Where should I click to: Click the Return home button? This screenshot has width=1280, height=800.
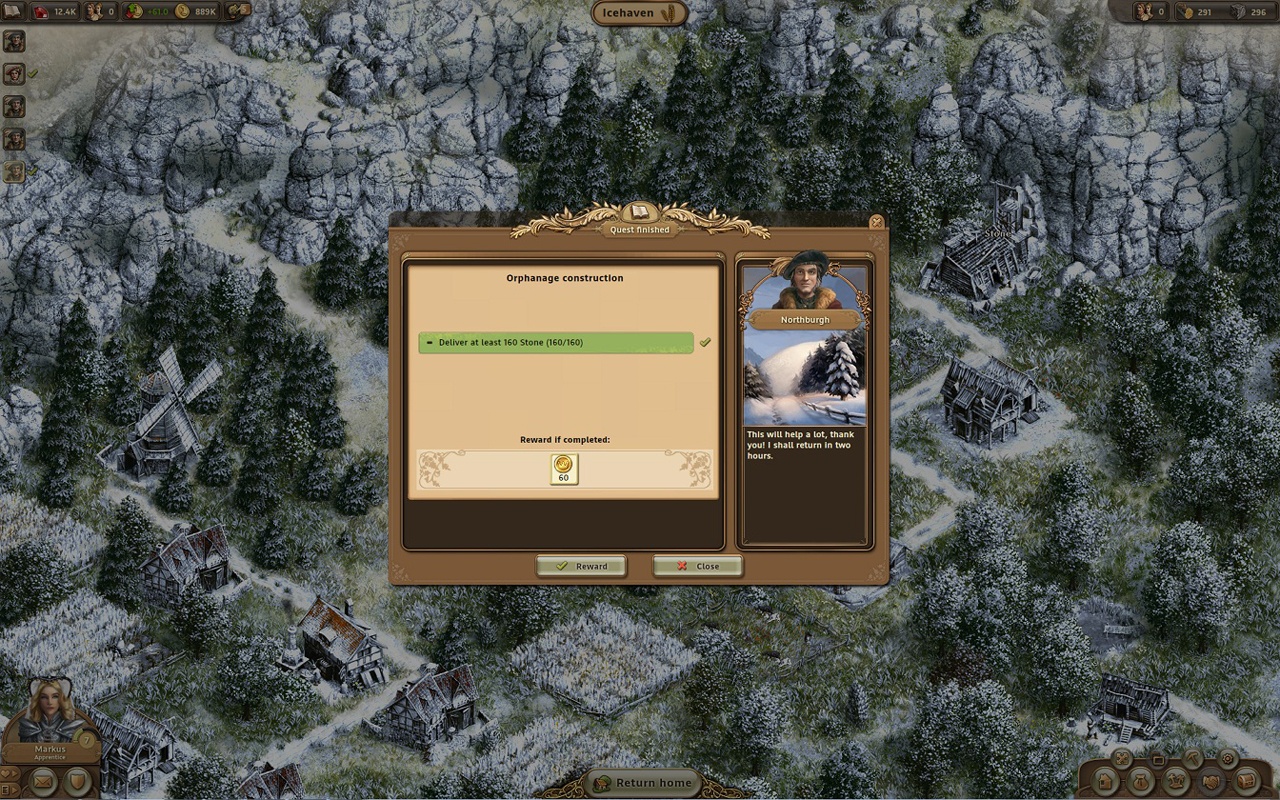click(640, 783)
